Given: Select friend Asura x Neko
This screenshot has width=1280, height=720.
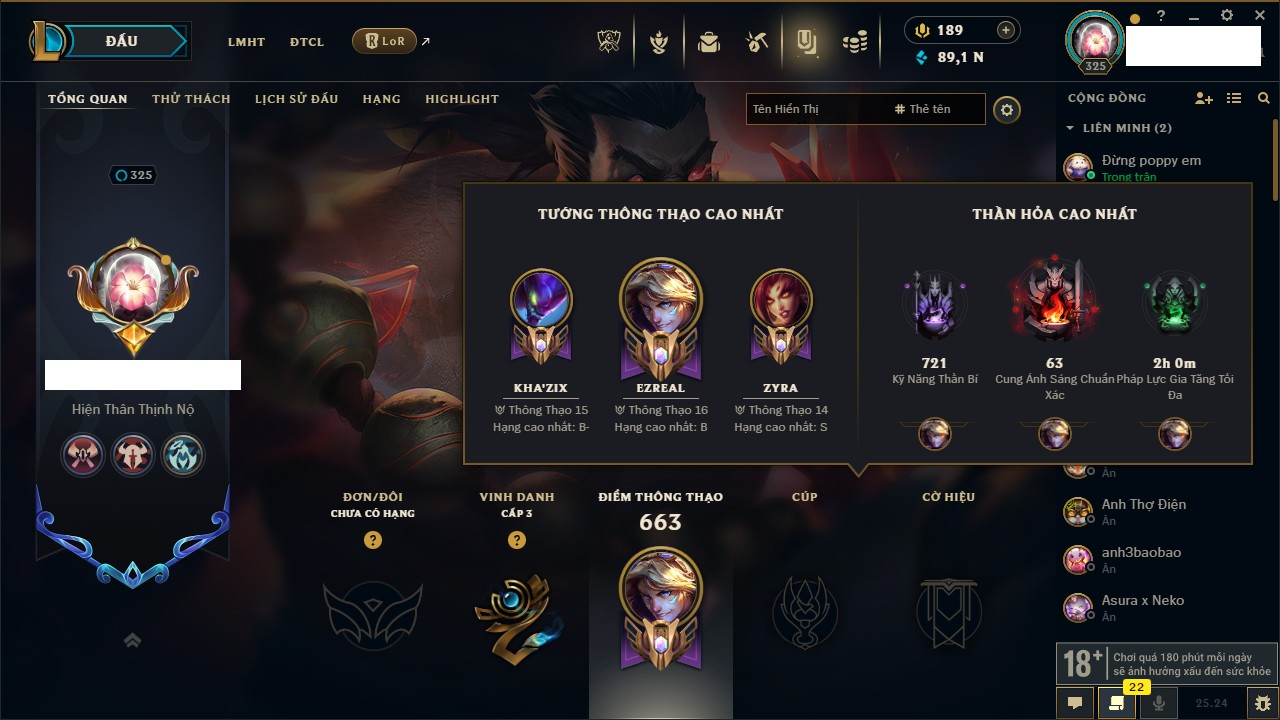Looking at the screenshot, I should [1142, 601].
